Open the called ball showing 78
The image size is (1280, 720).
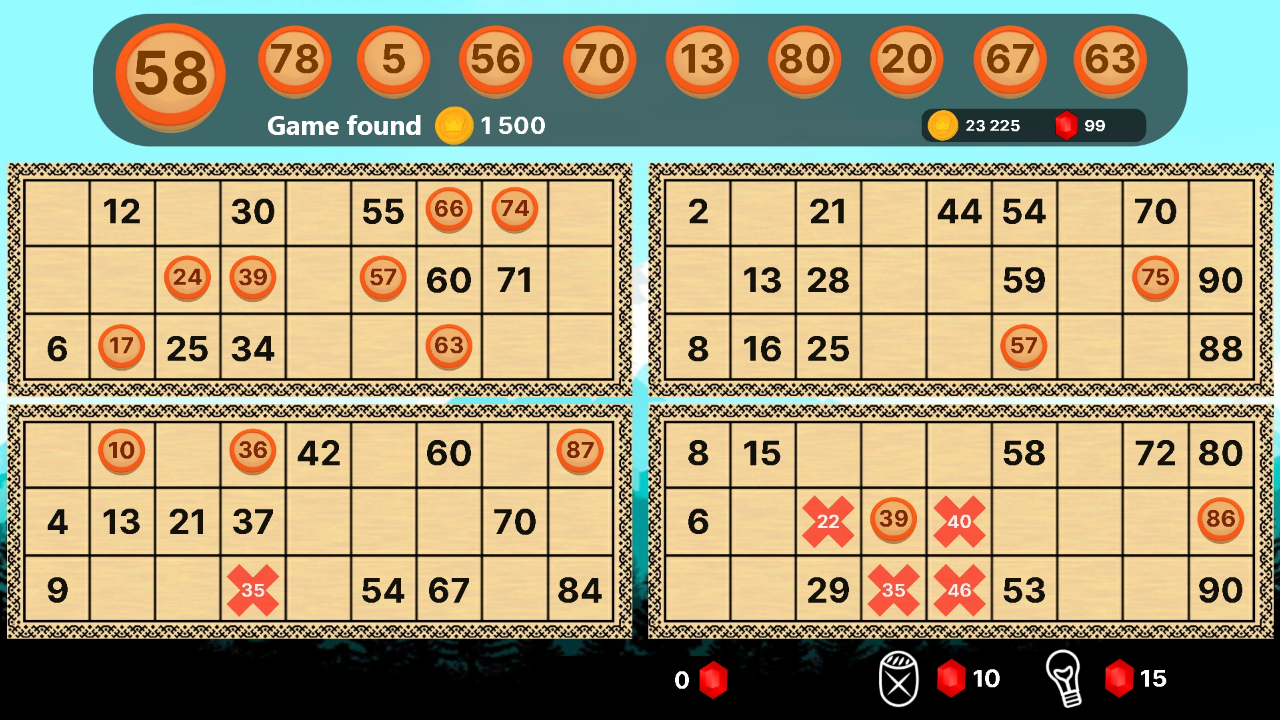click(x=295, y=60)
